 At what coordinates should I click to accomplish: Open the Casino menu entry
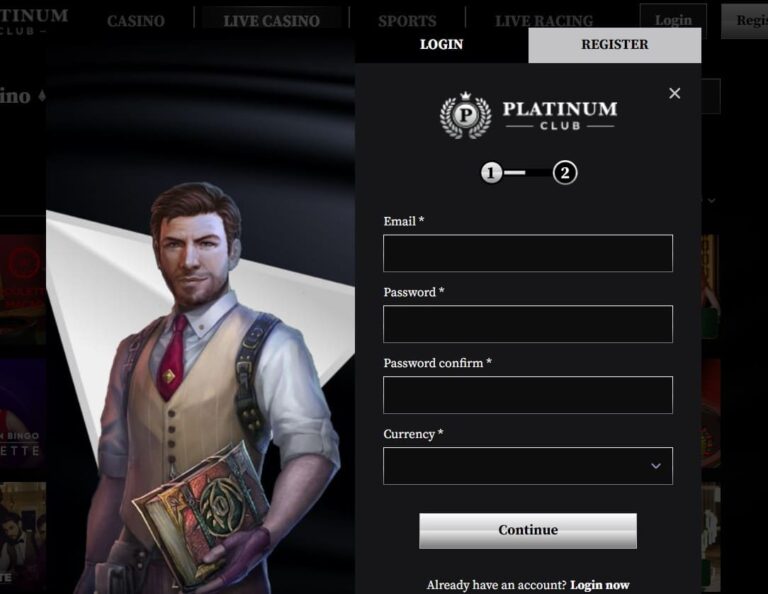coord(136,21)
